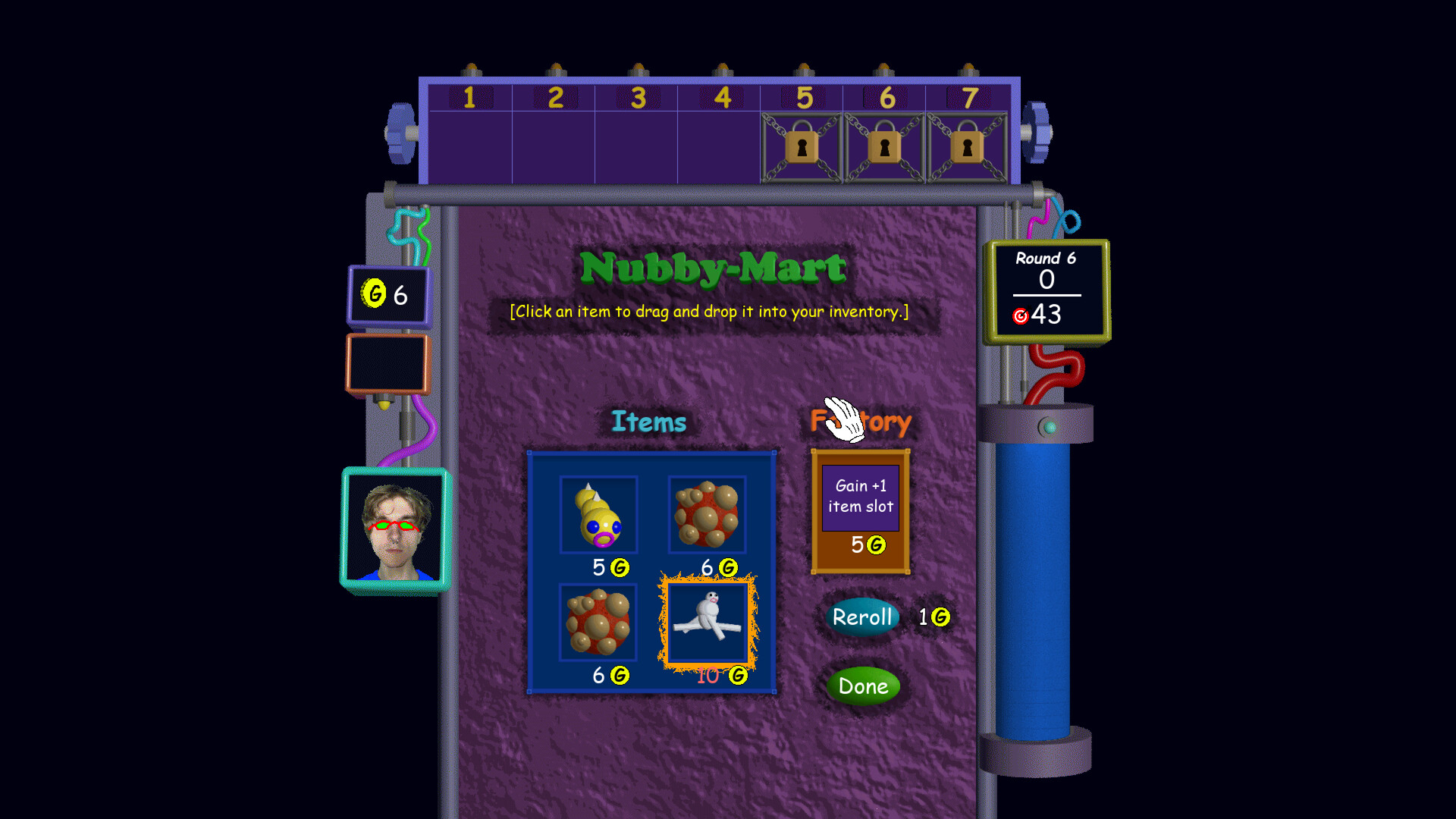Viewport: 1456px width, 819px height.
Task: Click the black empty display below the gold counter
Action: pyautogui.click(x=388, y=364)
